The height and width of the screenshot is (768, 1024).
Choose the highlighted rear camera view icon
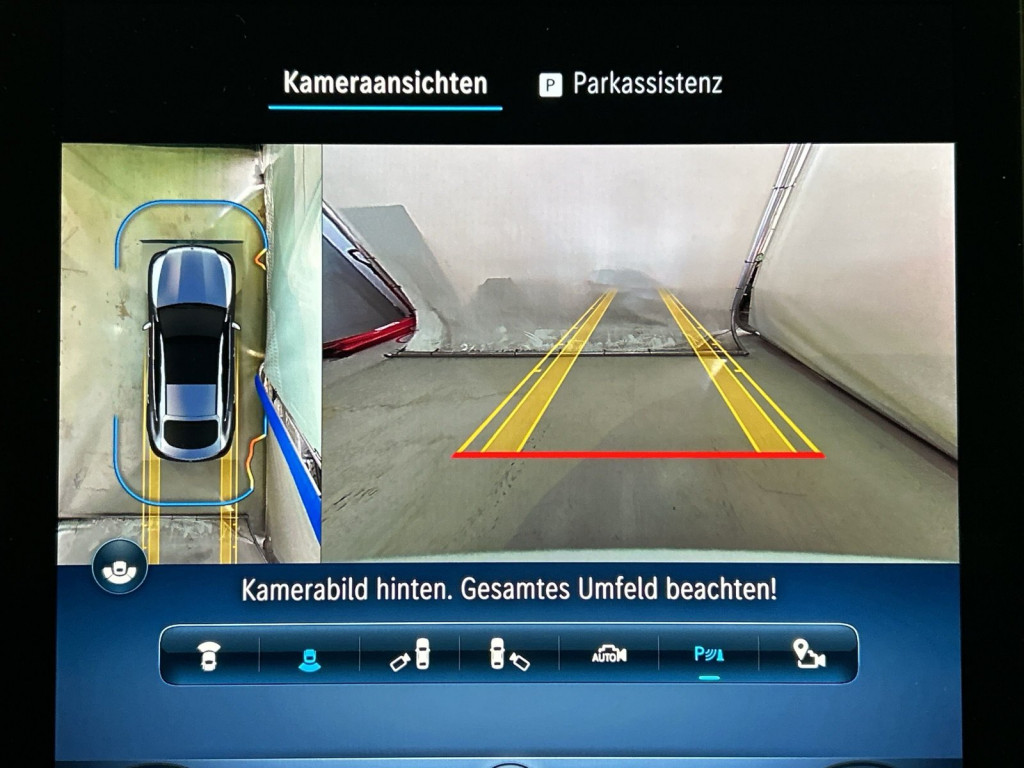[309, 657]
